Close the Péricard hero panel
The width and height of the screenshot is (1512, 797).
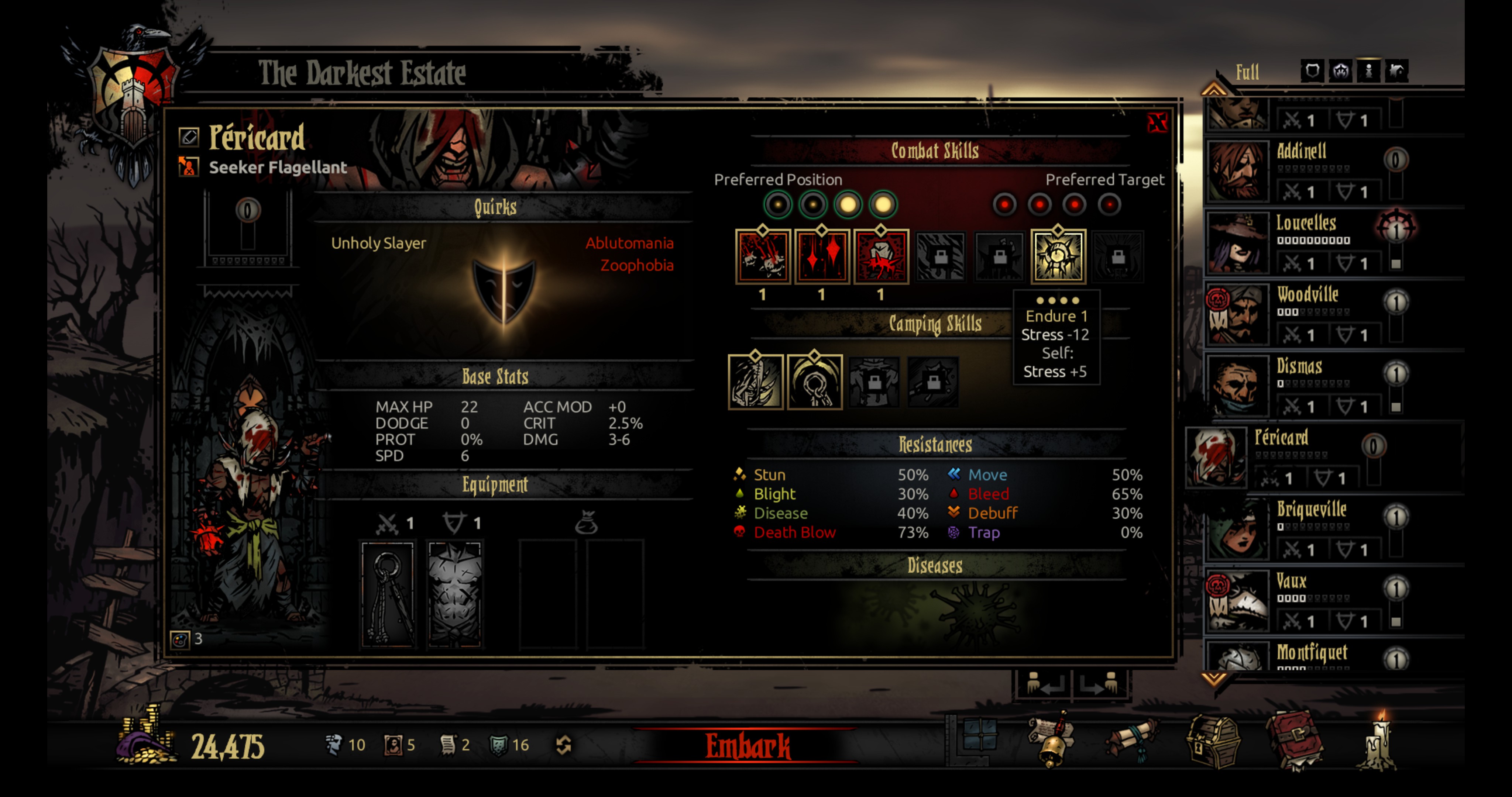tap(1157, 123)
